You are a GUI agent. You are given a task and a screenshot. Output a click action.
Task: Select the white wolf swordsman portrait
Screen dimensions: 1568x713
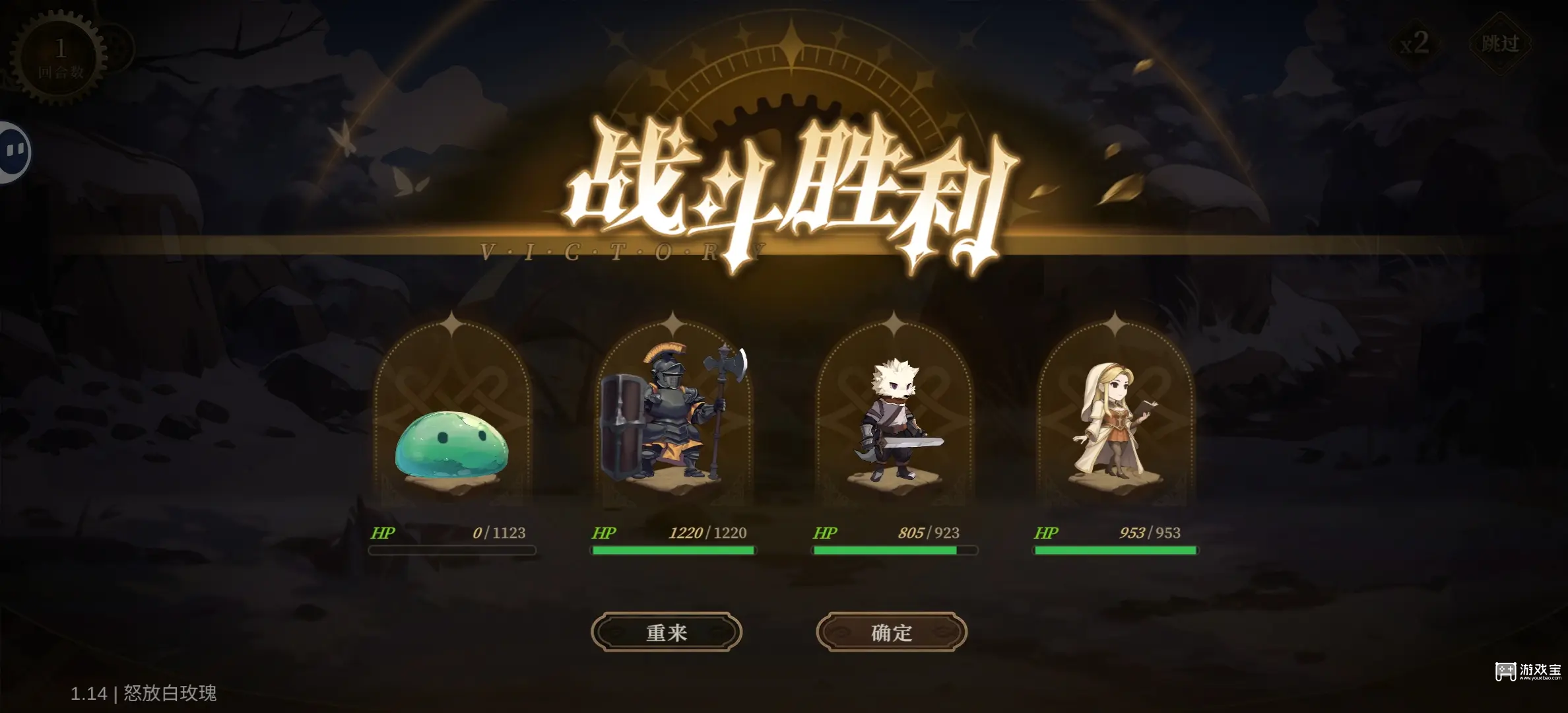(893, 416)
